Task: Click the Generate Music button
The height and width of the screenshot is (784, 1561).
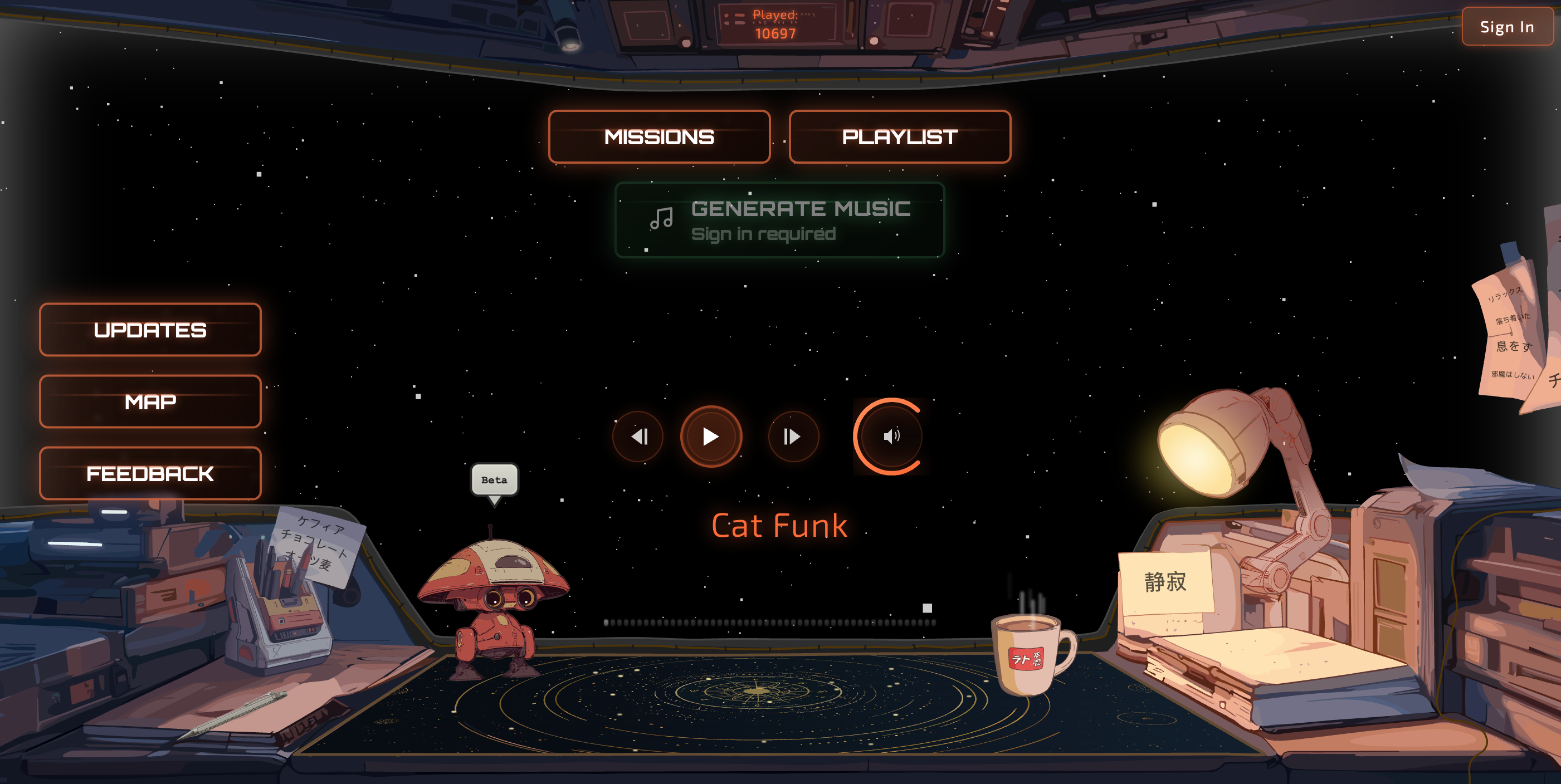Action: 779,220
